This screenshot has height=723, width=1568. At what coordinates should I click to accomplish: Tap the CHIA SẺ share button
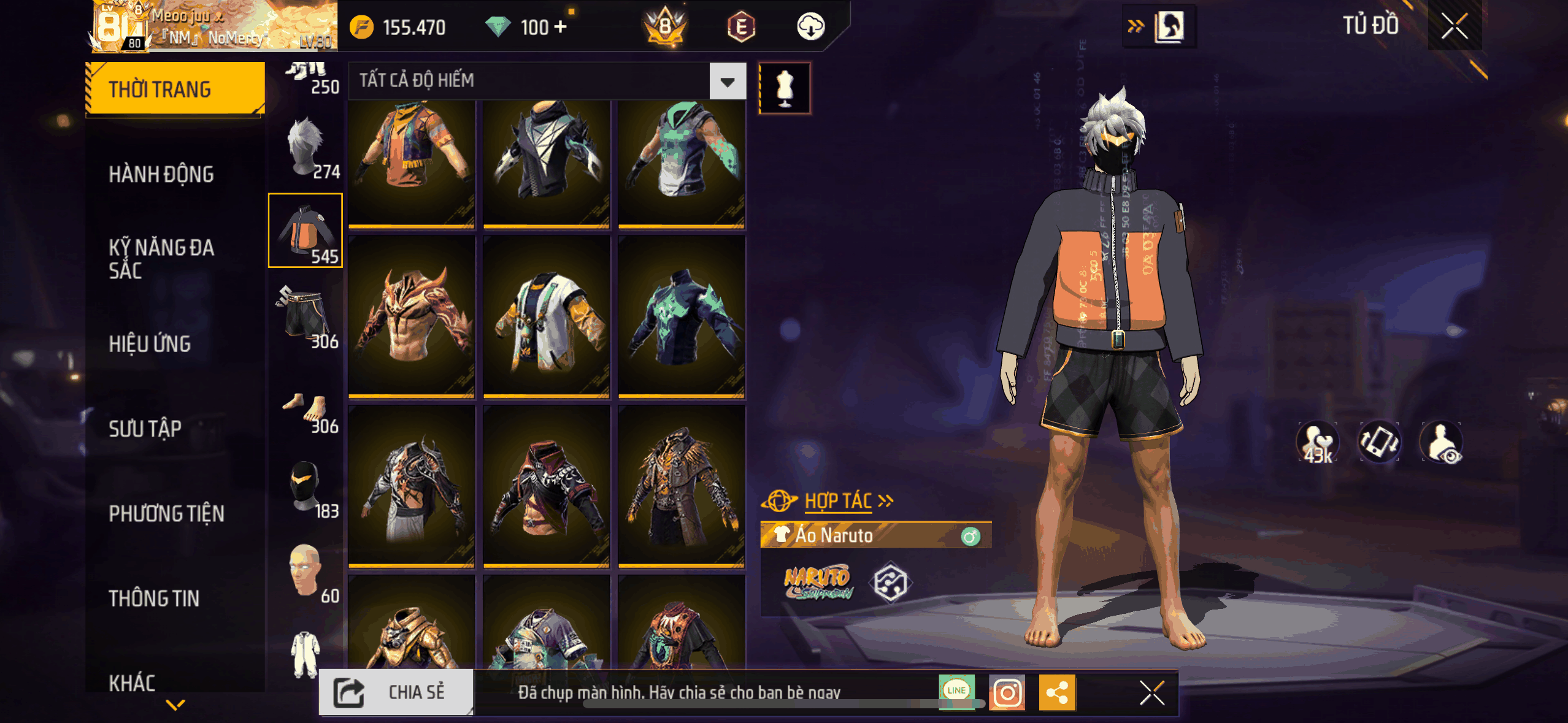pyautogui.click(x=396, y=692)
